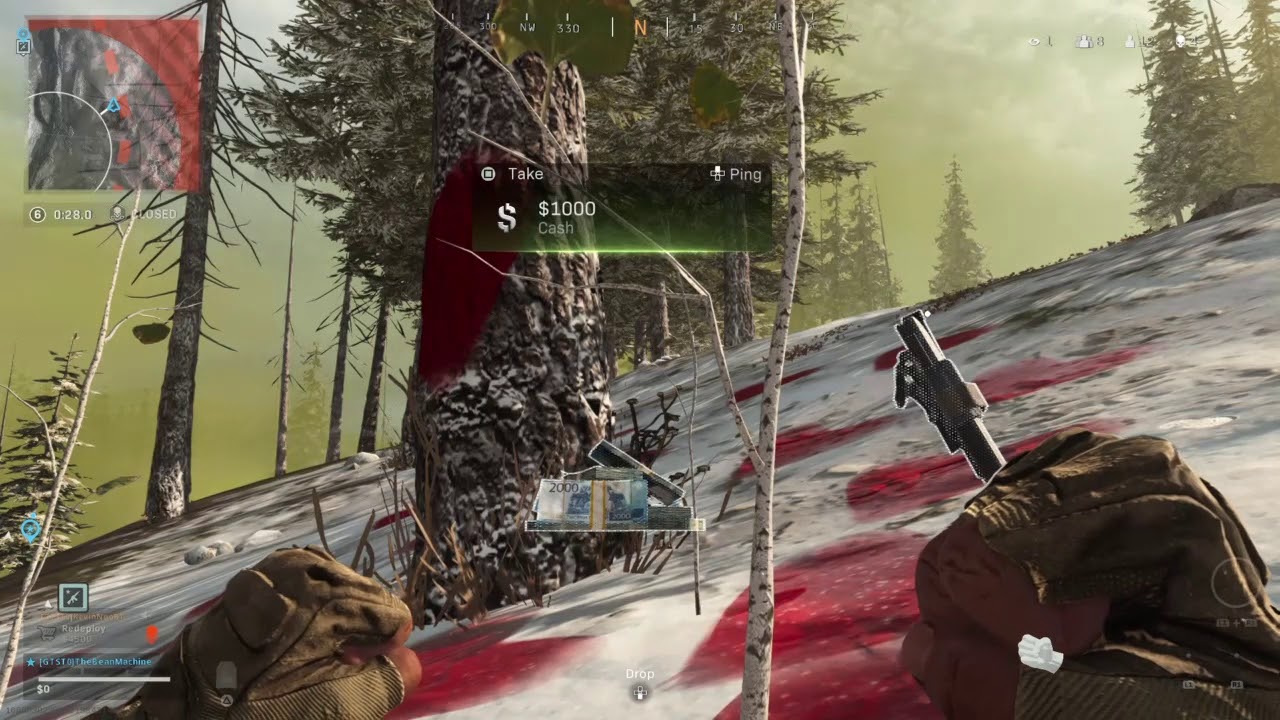Click the empty field upgrade circle
The height and width of the screenshot is (720, 1280).
point(1236,581)
